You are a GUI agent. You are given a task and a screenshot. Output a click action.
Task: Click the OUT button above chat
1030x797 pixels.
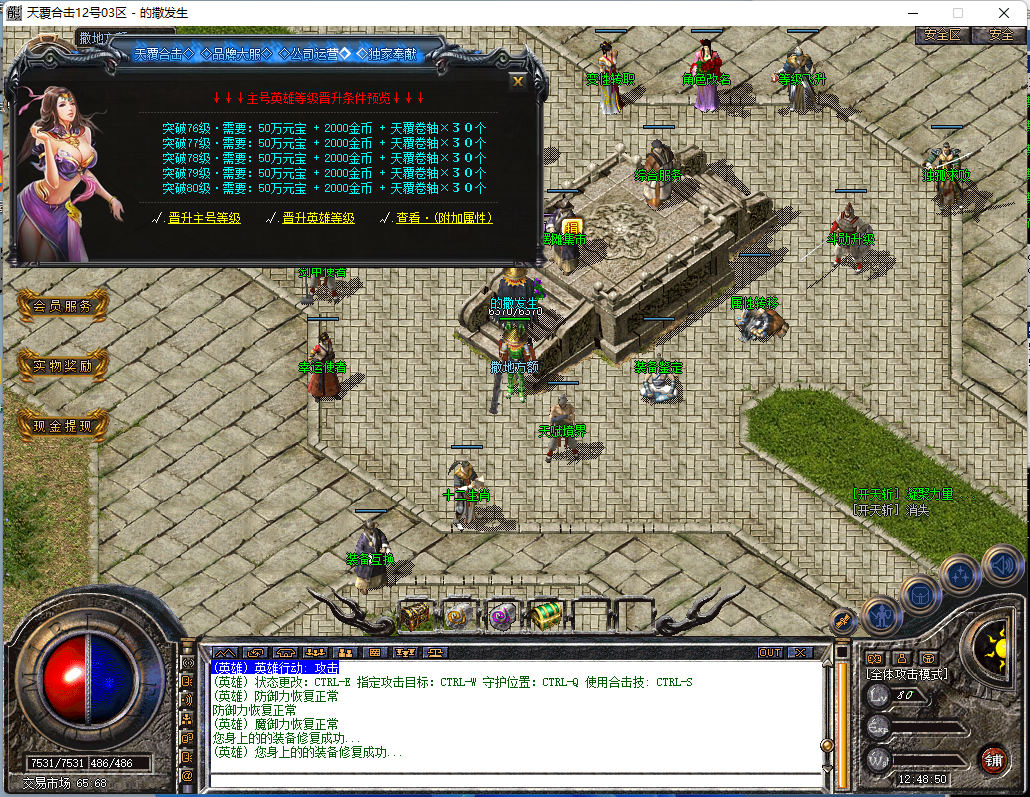pyautogui.click(x=769, y=652)
